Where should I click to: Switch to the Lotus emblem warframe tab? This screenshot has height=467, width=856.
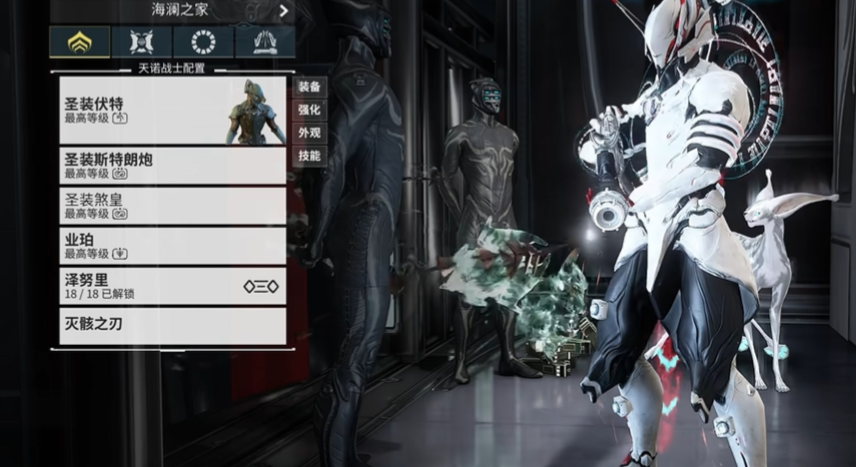80,41
